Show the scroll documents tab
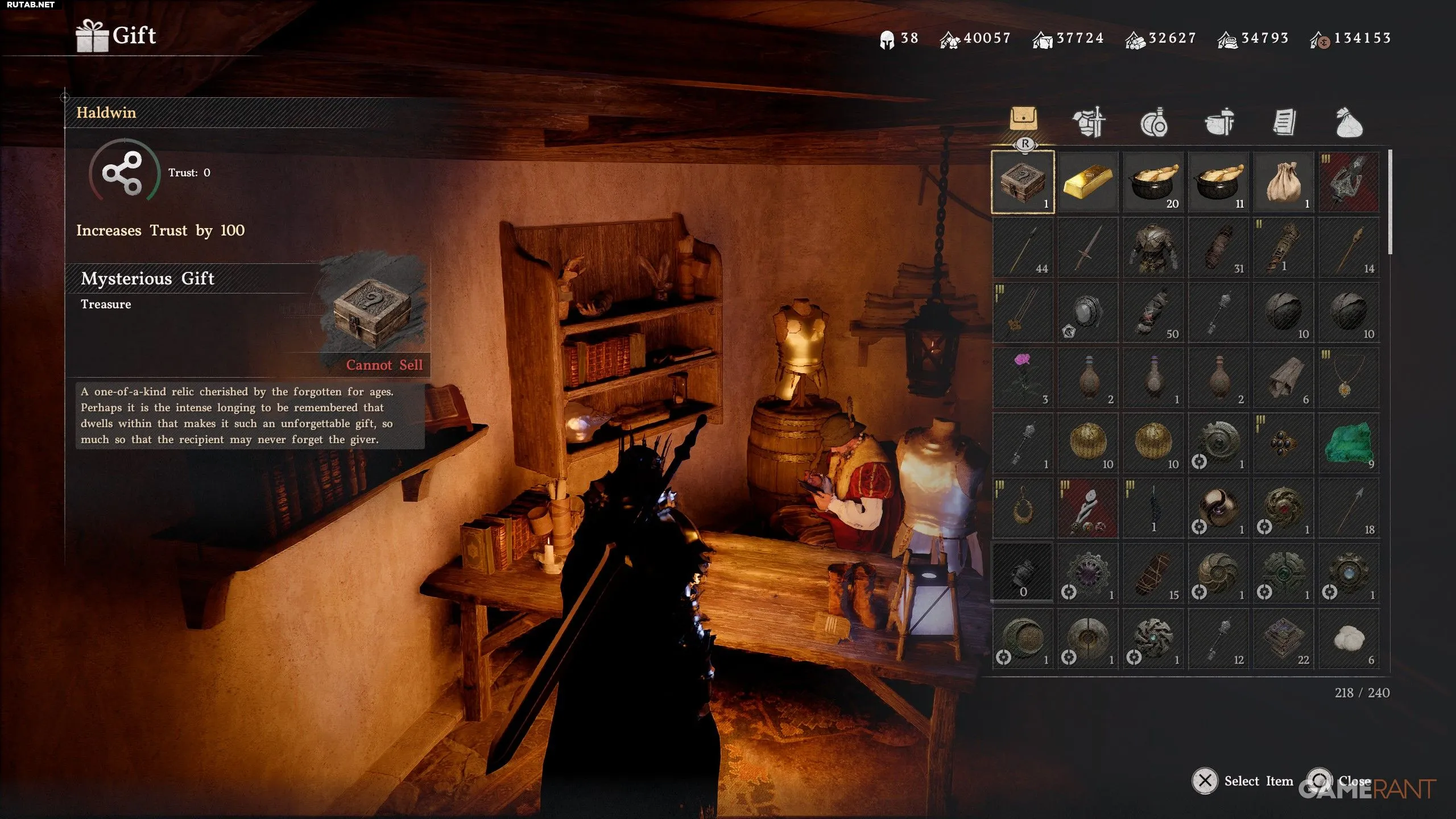 [x=1284, y=122]
